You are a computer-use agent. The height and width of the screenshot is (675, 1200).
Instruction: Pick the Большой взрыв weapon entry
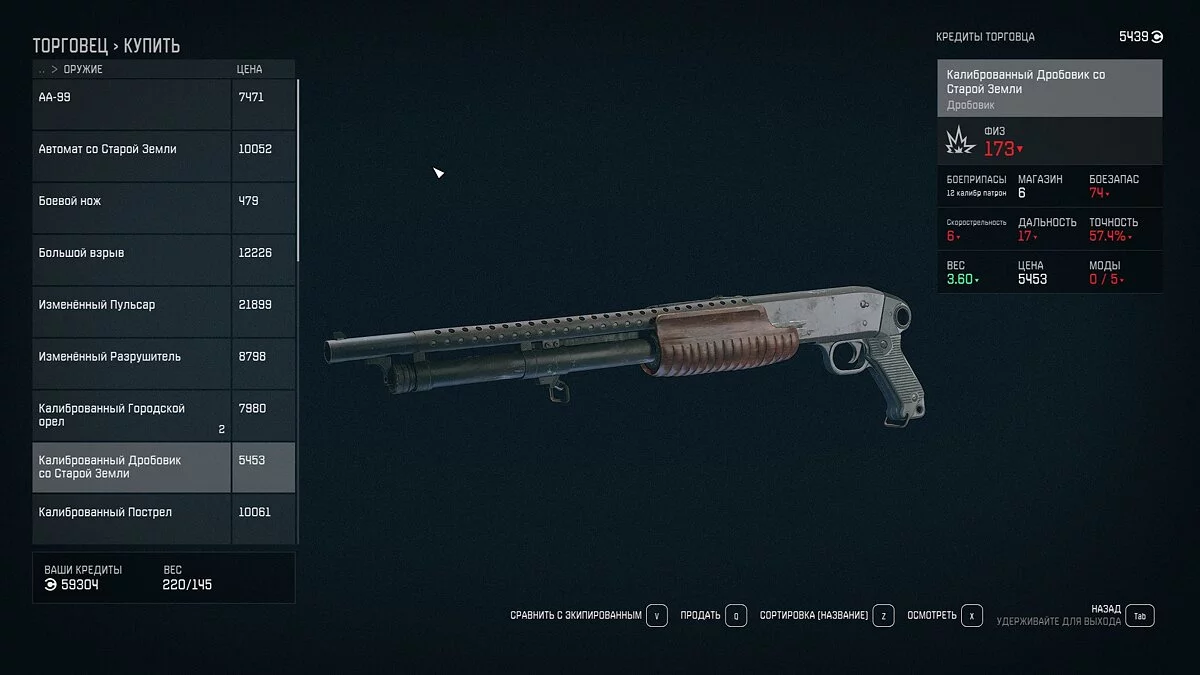[x=133, y=254]
